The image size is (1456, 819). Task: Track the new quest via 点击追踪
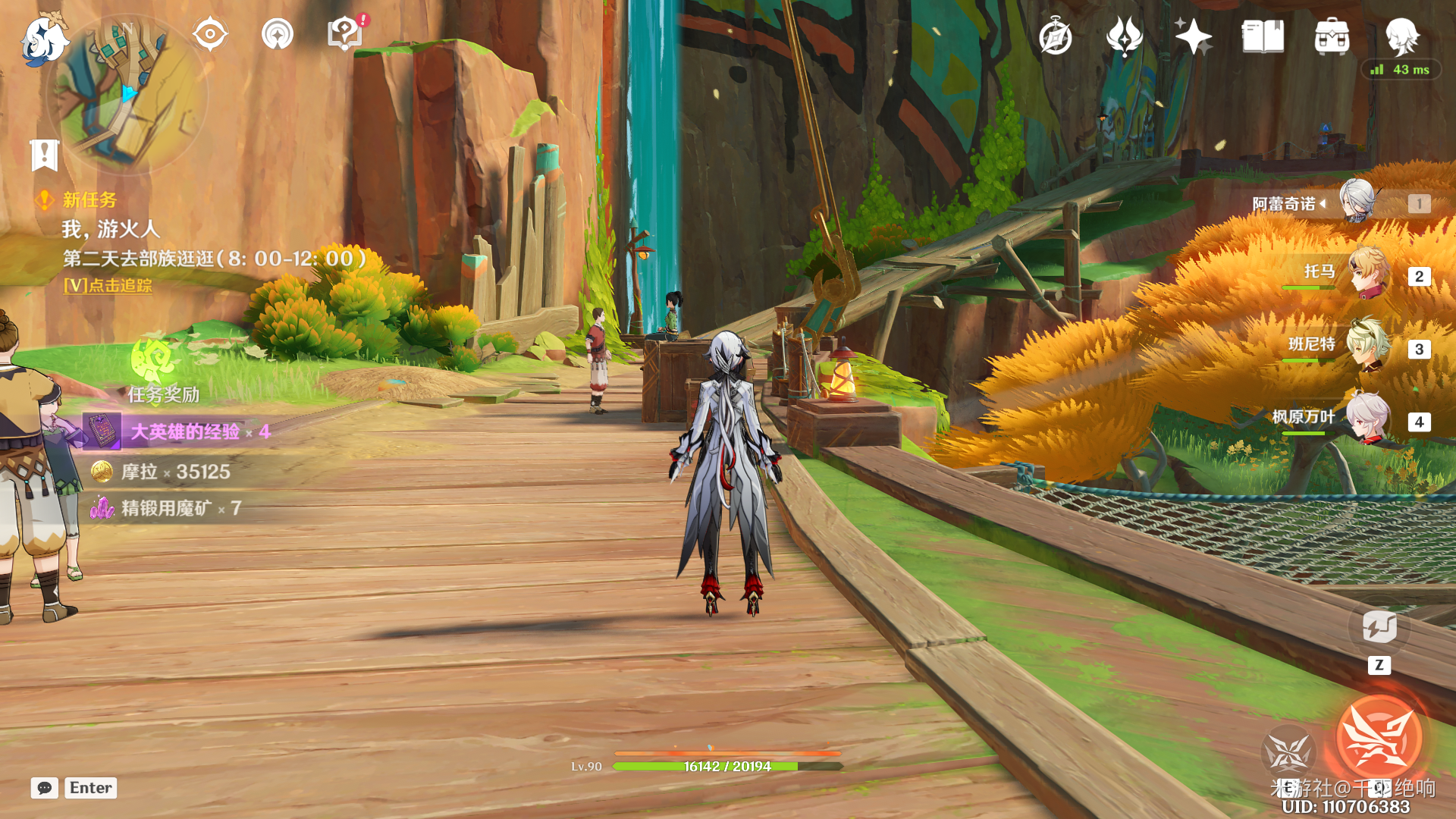(108, 286)
